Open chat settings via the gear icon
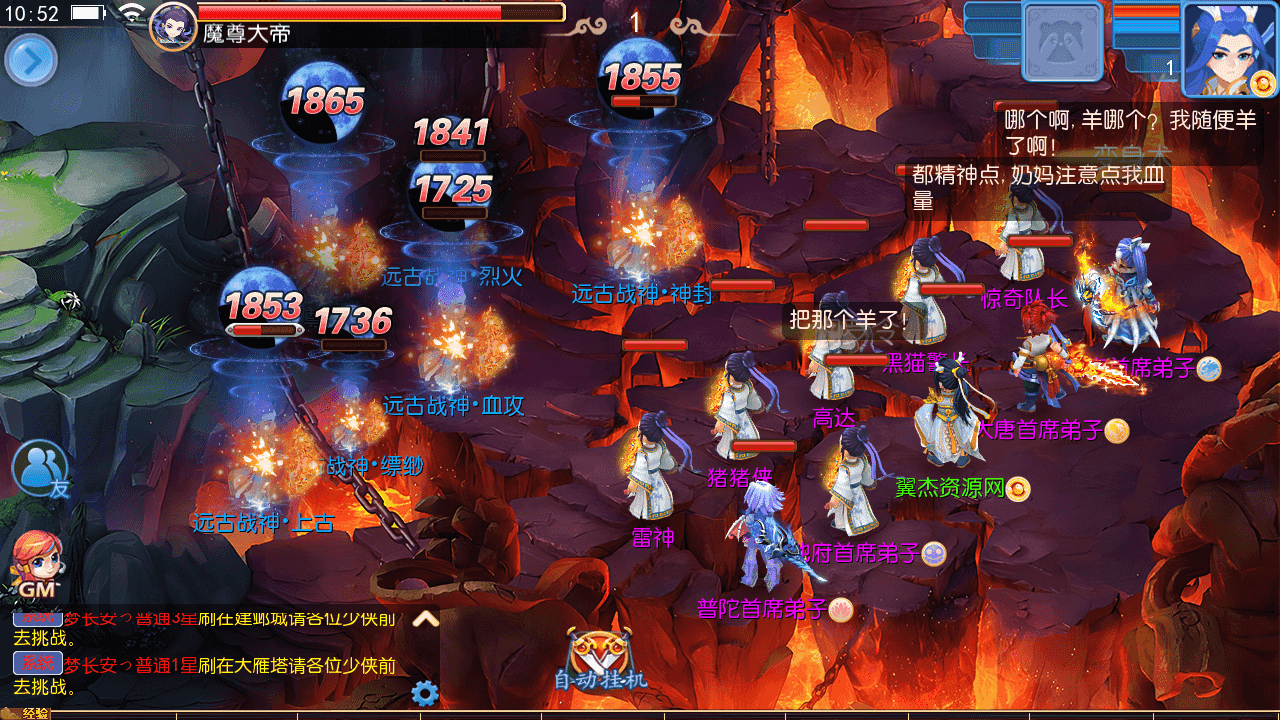1280x720 pixels. (x=425, y=693)
